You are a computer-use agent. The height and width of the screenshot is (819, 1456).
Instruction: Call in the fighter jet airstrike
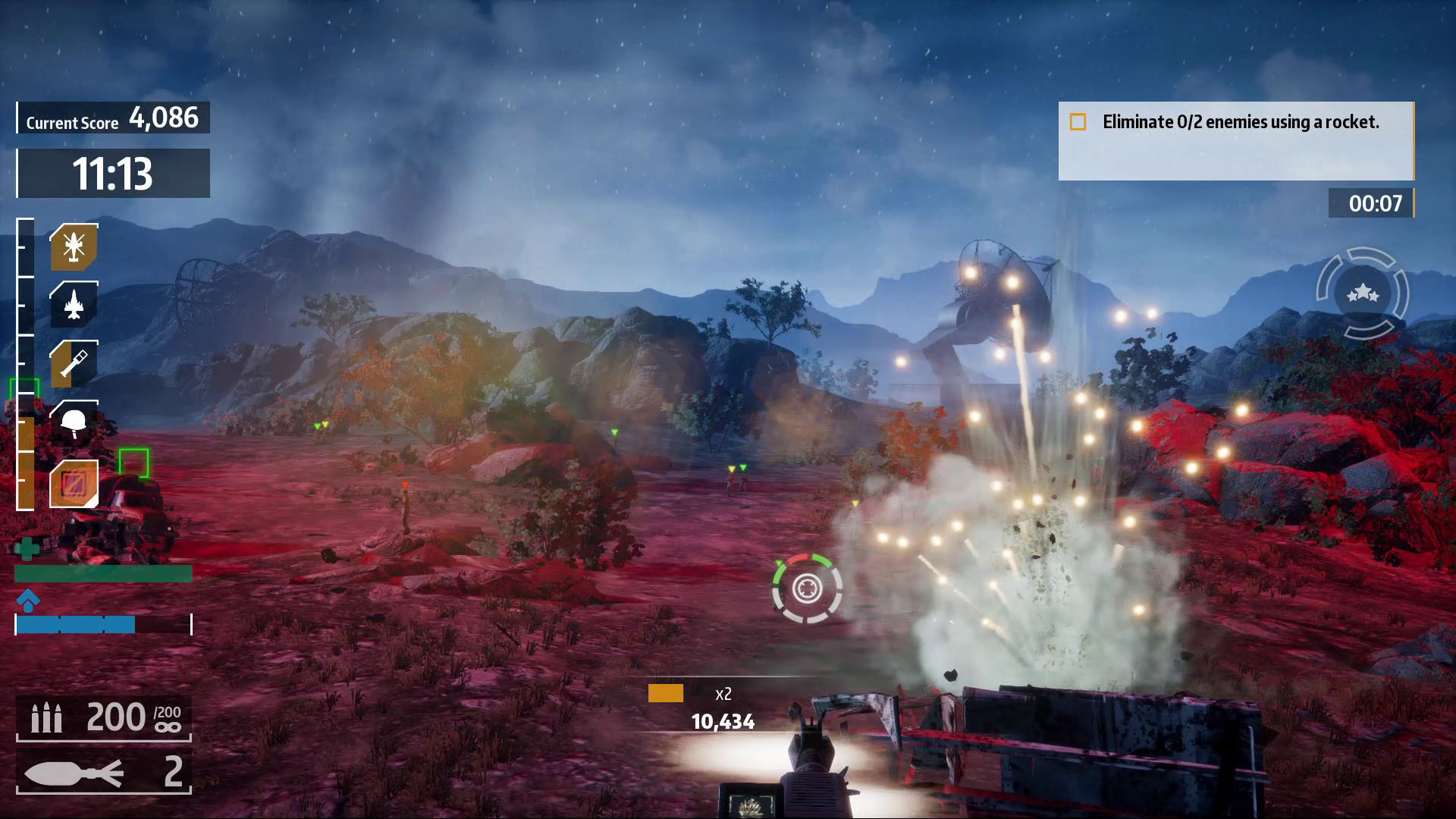coord(74,304)
